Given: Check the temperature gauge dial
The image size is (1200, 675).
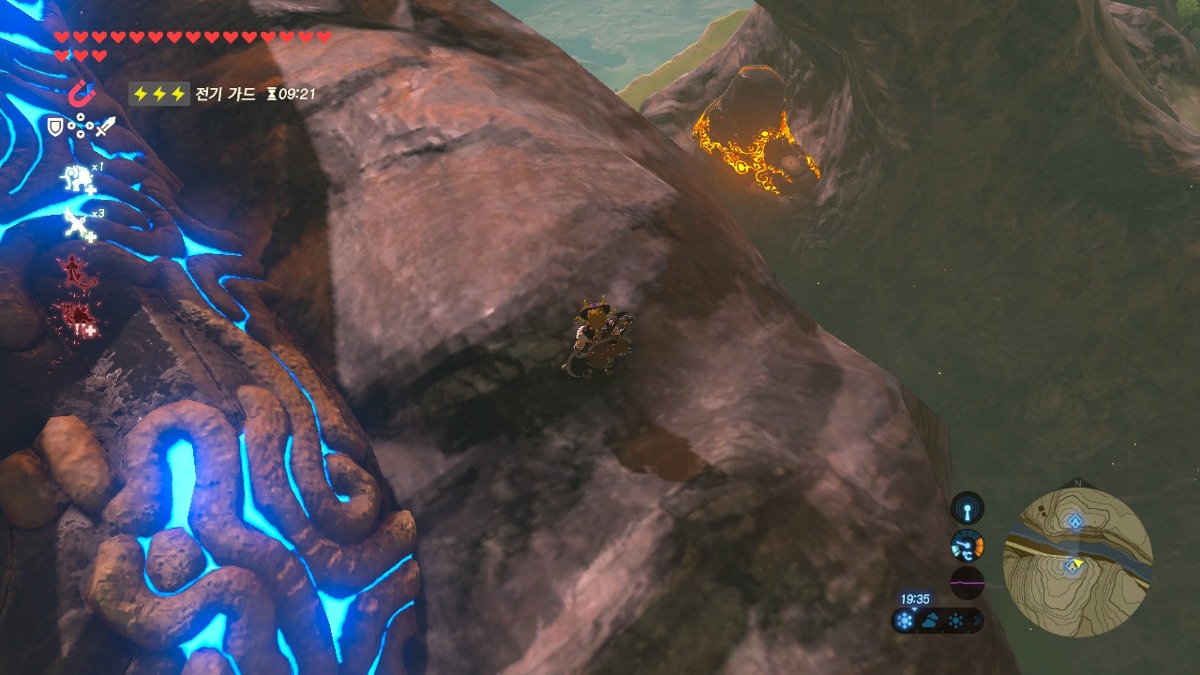Looking at the screenshot, I should 967,545.
